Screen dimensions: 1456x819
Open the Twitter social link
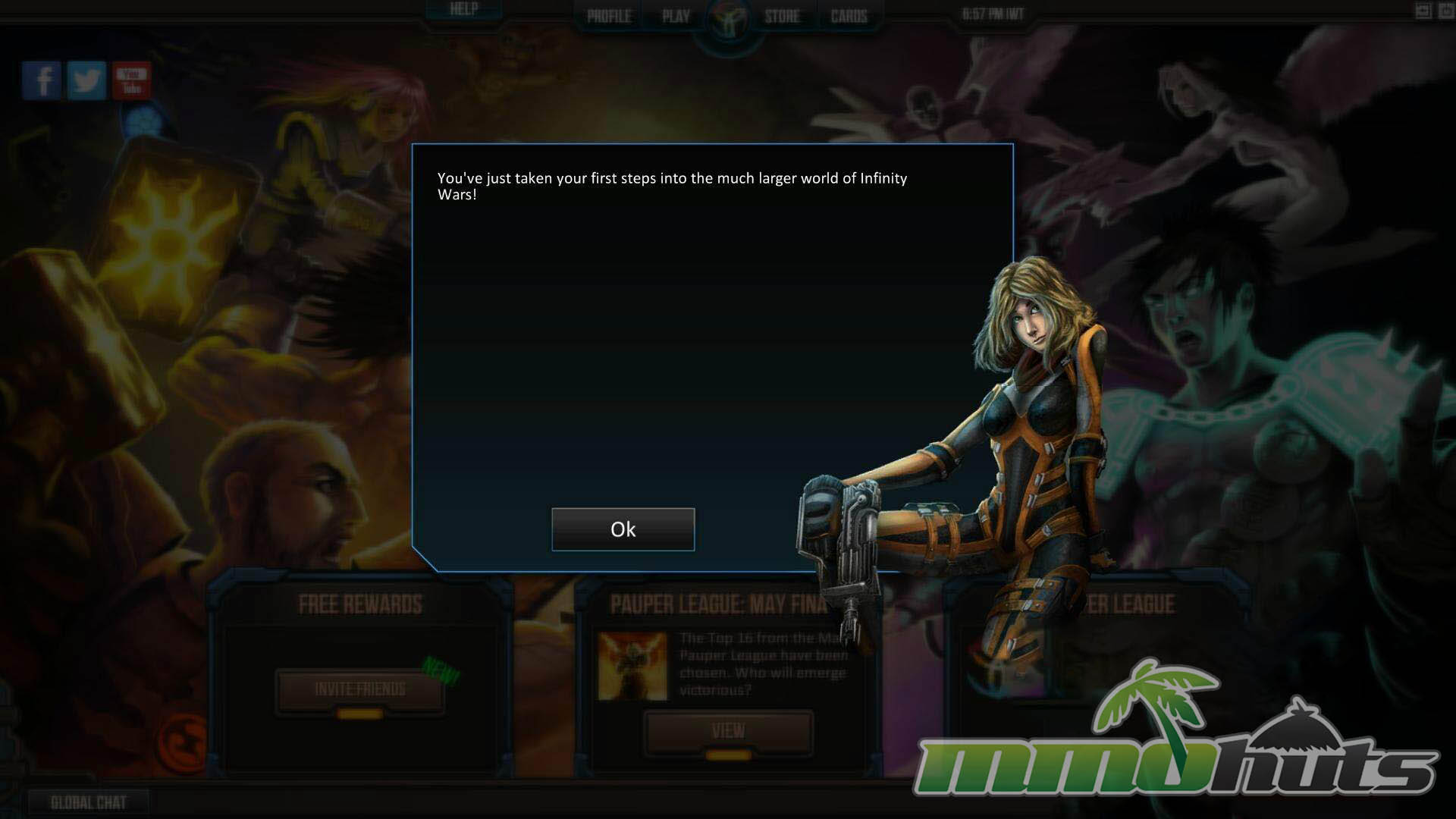[86, 80]
